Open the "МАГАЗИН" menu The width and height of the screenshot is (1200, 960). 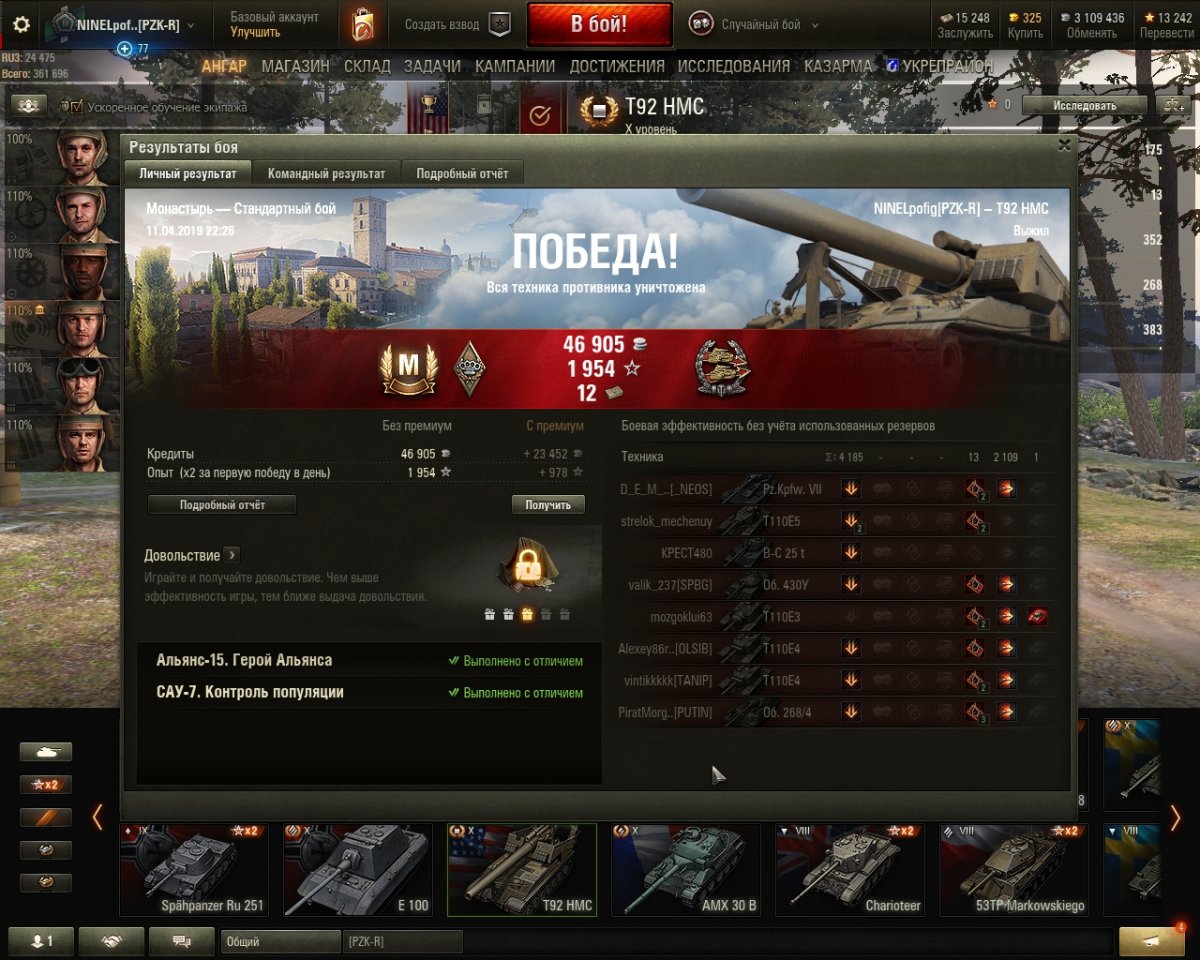point(296,66)
